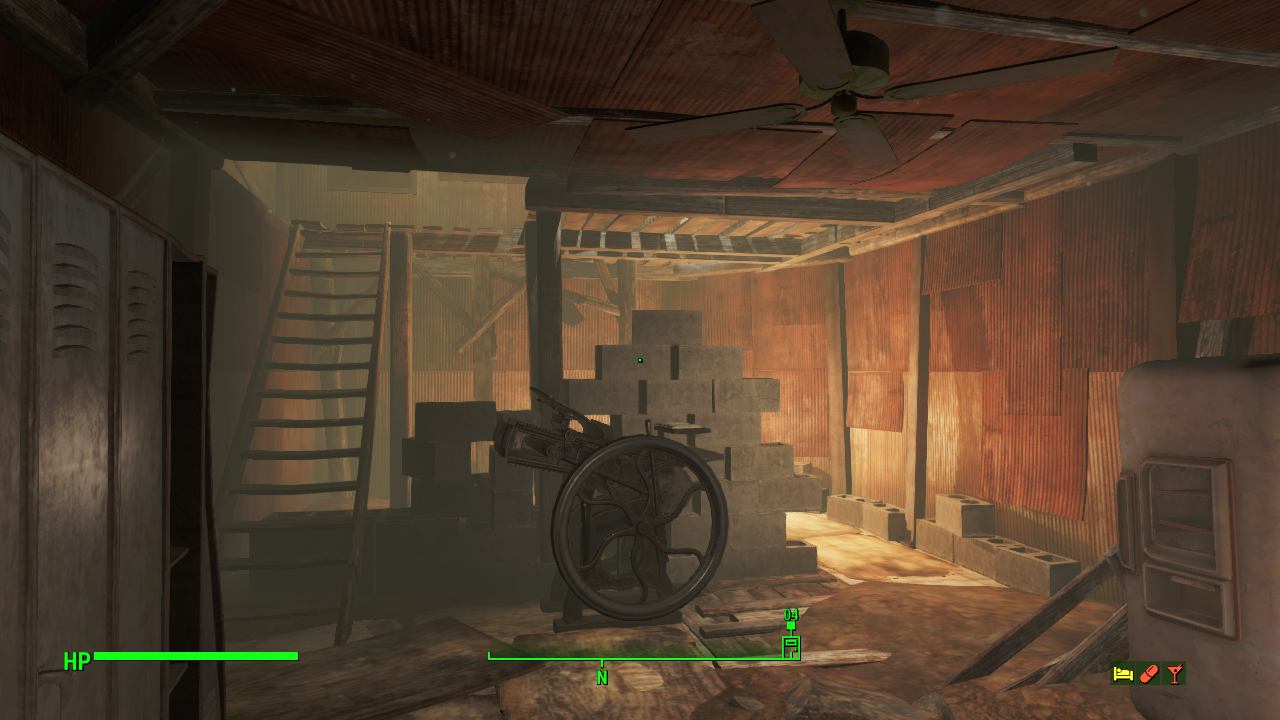This screenshot has height=720, width=1280.
Task: Click the Well Rested bed status icon
Action: [x=1121, y=673]
